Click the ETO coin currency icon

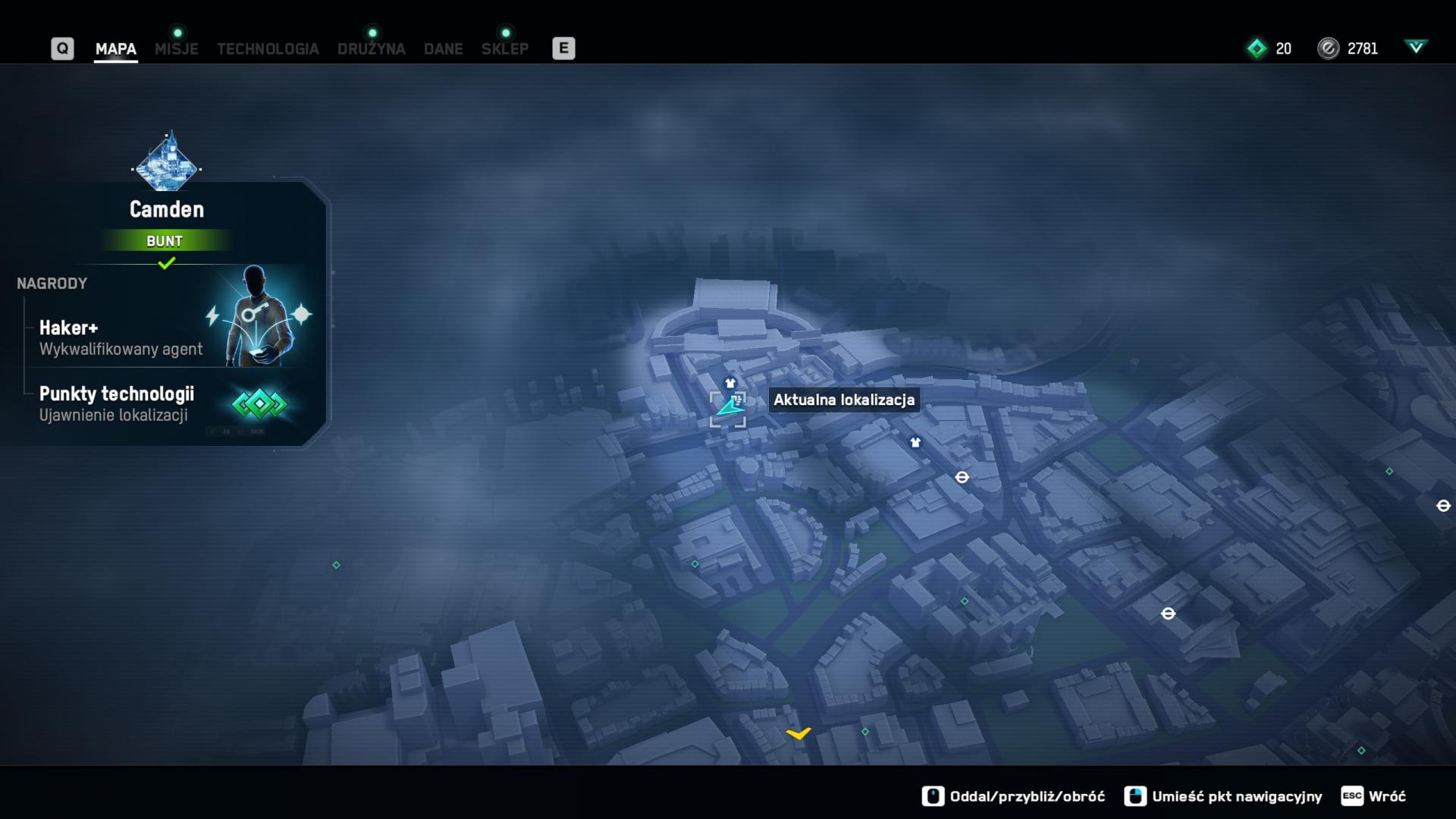[1330, 48]
